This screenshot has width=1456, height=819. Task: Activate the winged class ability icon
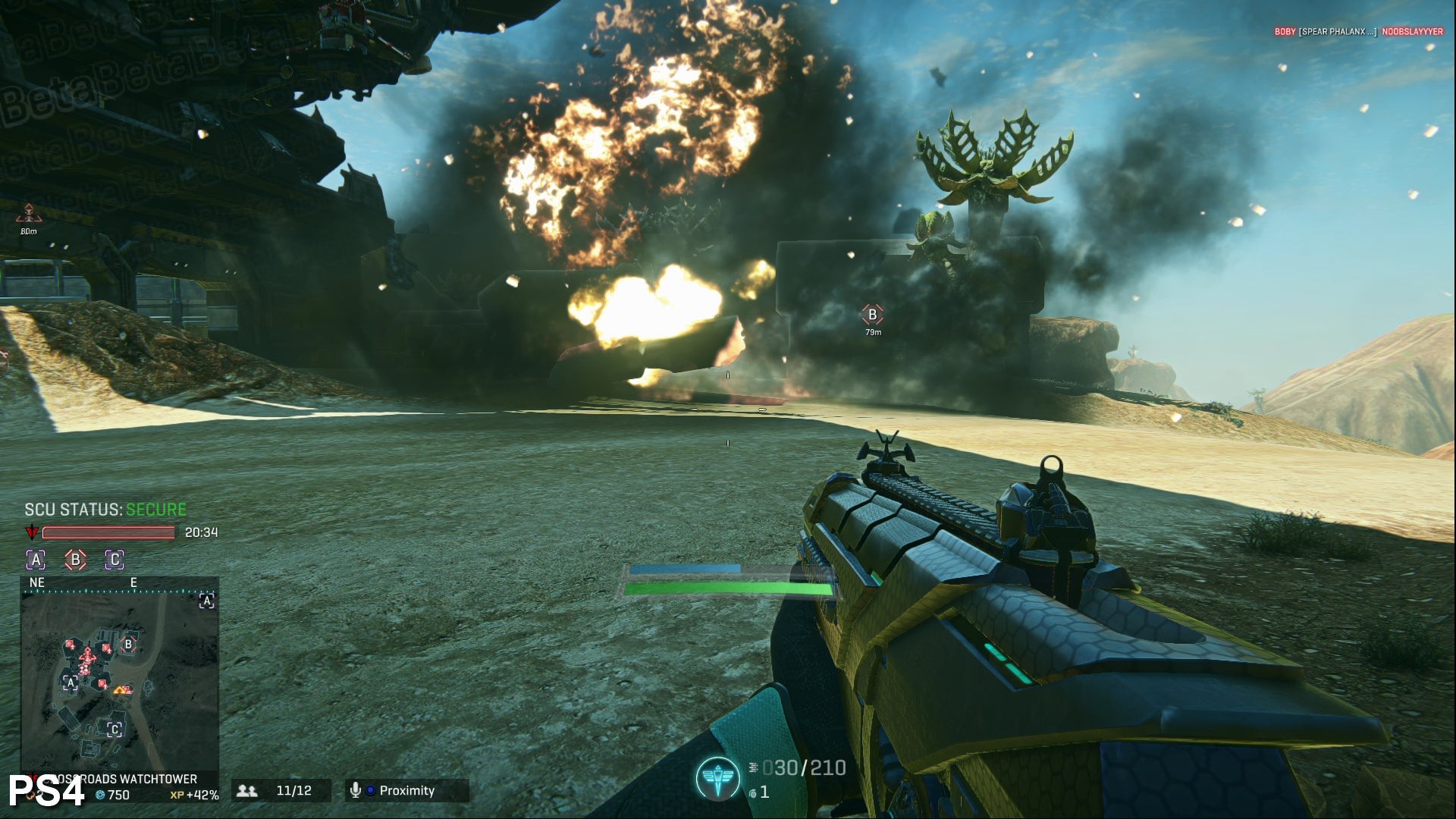tap(717, 779)
